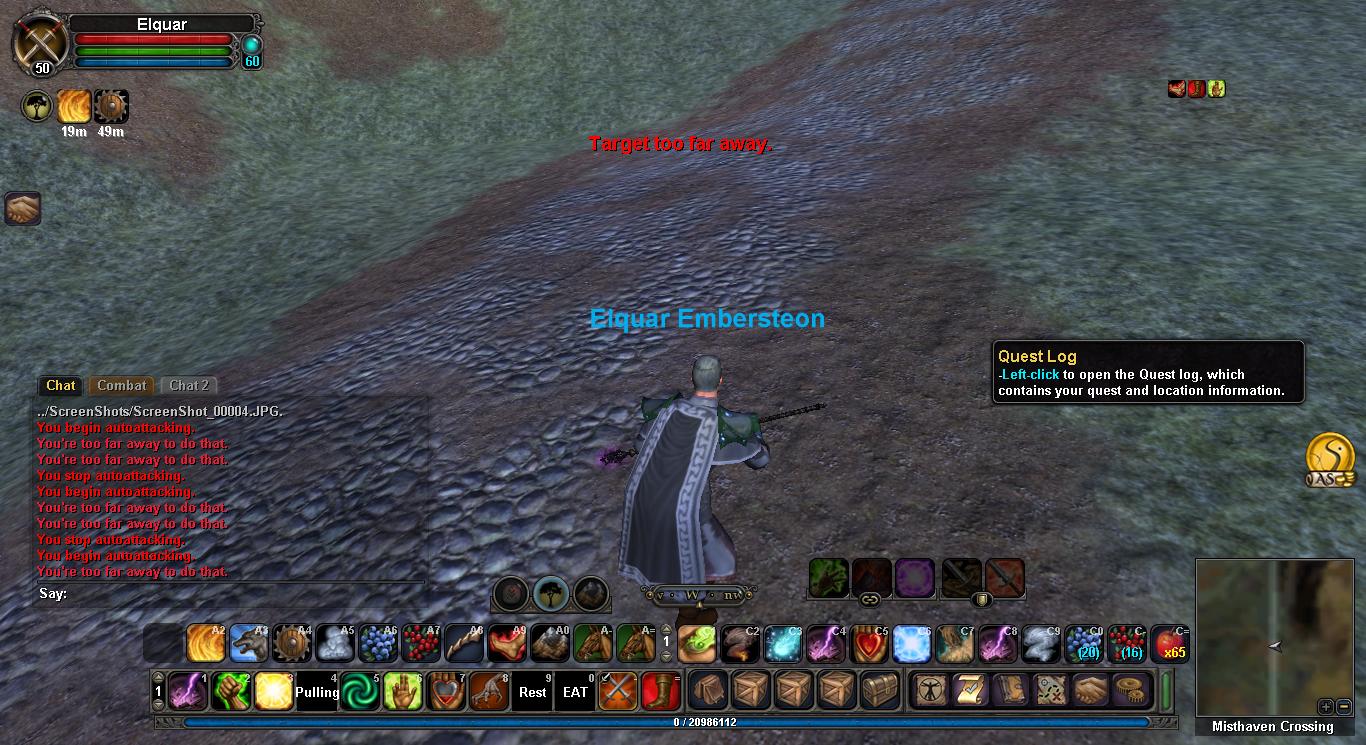Trigger the EAT macro button
Viewport: 1366px width, 745px height.
pos(575,691)
